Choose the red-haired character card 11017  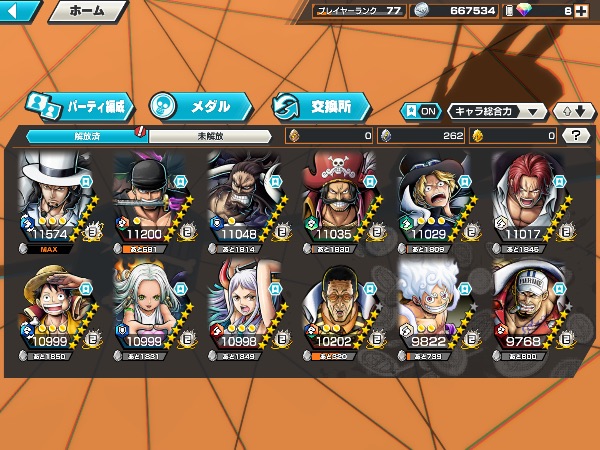(532, 199)
